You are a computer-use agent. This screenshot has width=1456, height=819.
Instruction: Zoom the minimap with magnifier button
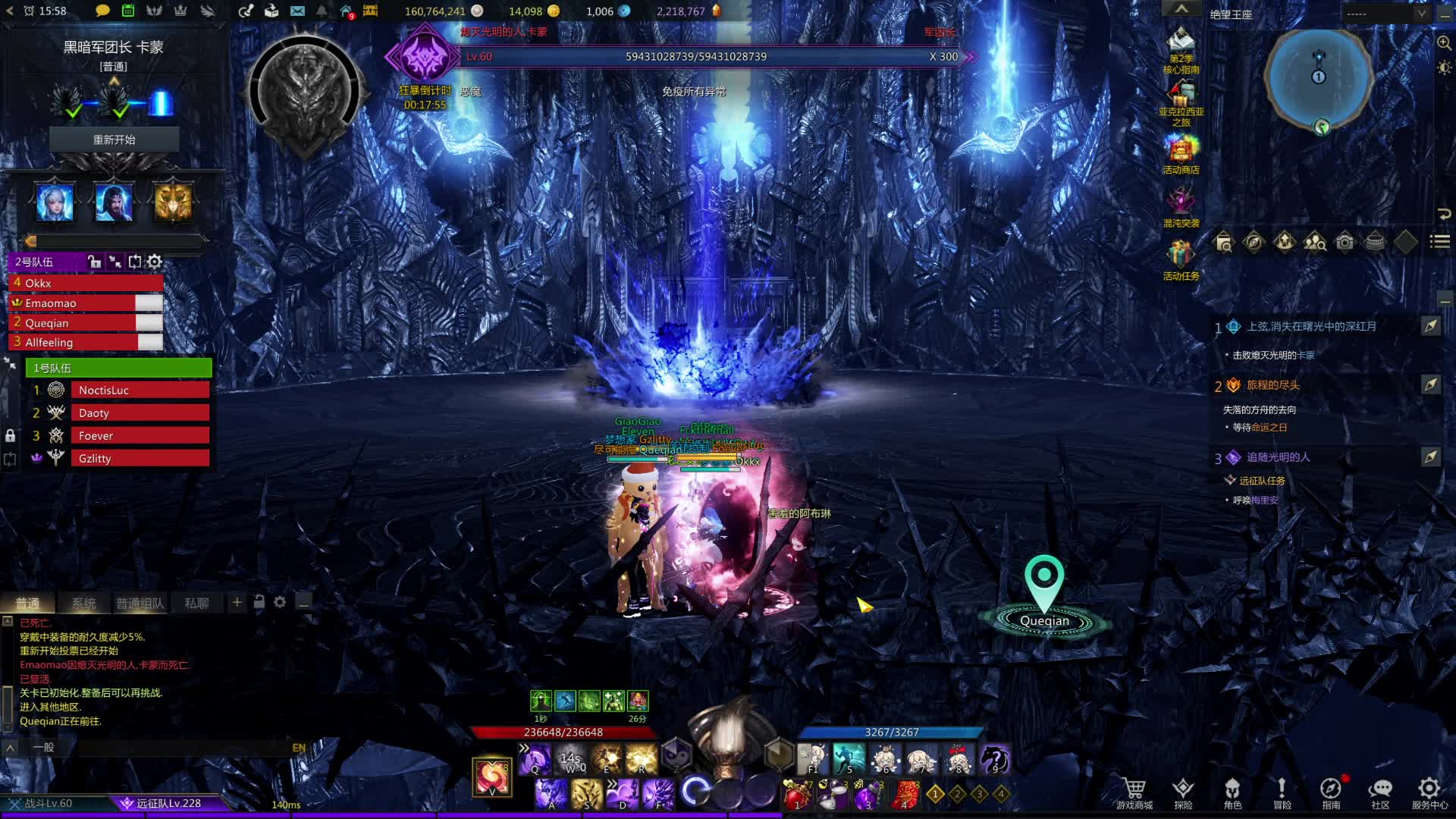coord(1444,43)
